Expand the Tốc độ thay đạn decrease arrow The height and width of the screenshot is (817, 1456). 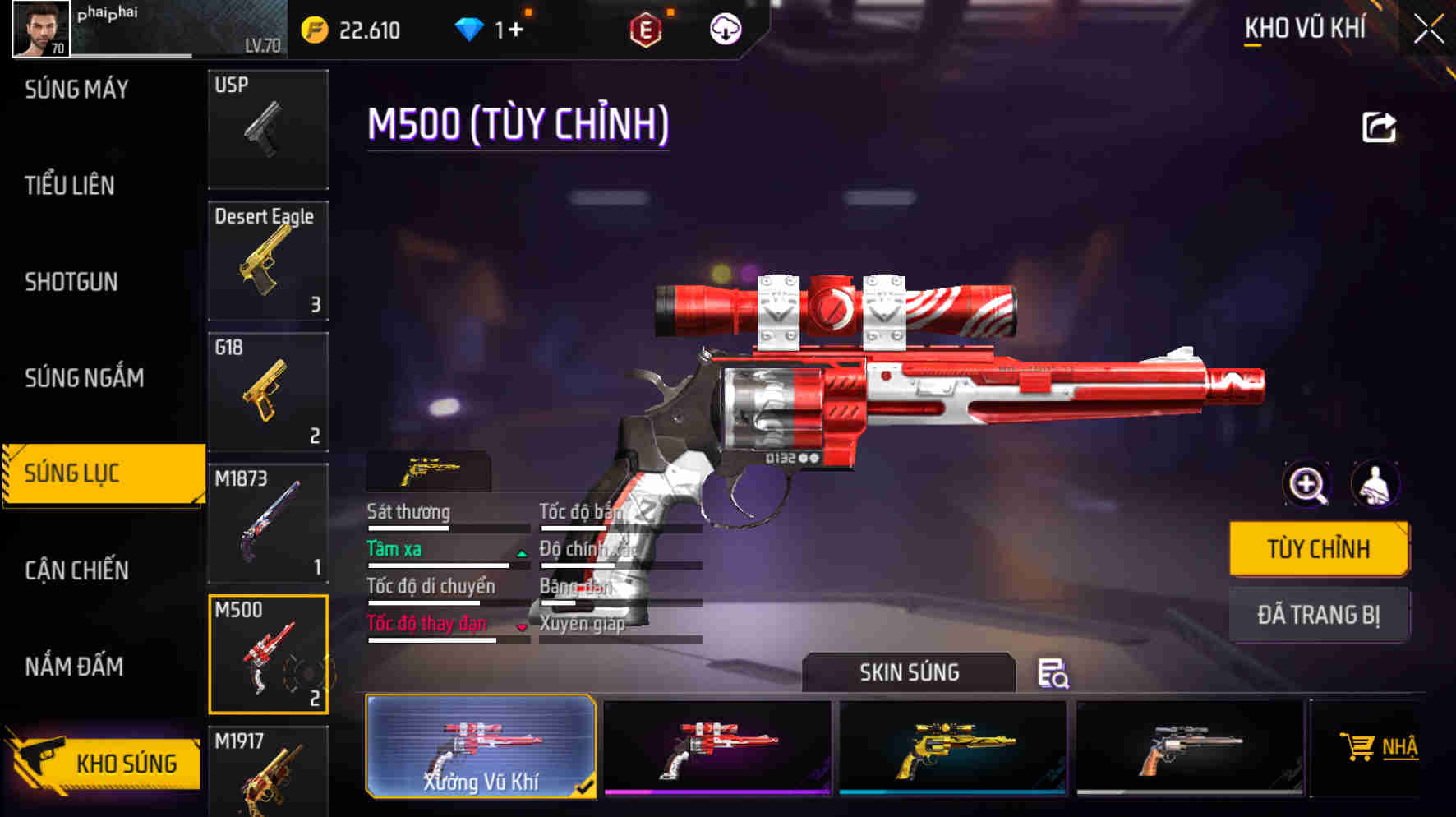[x=523, y=626]
